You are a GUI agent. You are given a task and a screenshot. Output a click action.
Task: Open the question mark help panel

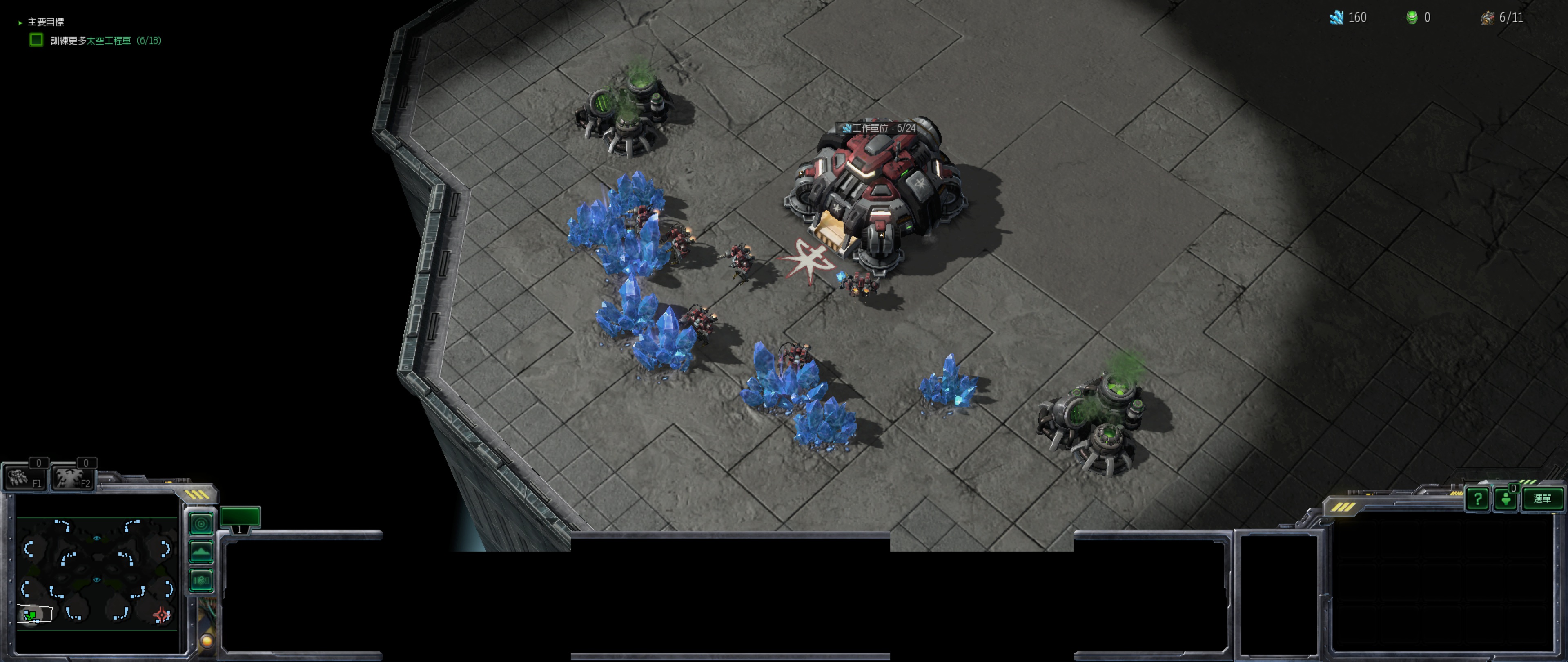(x=1477, y=499)
